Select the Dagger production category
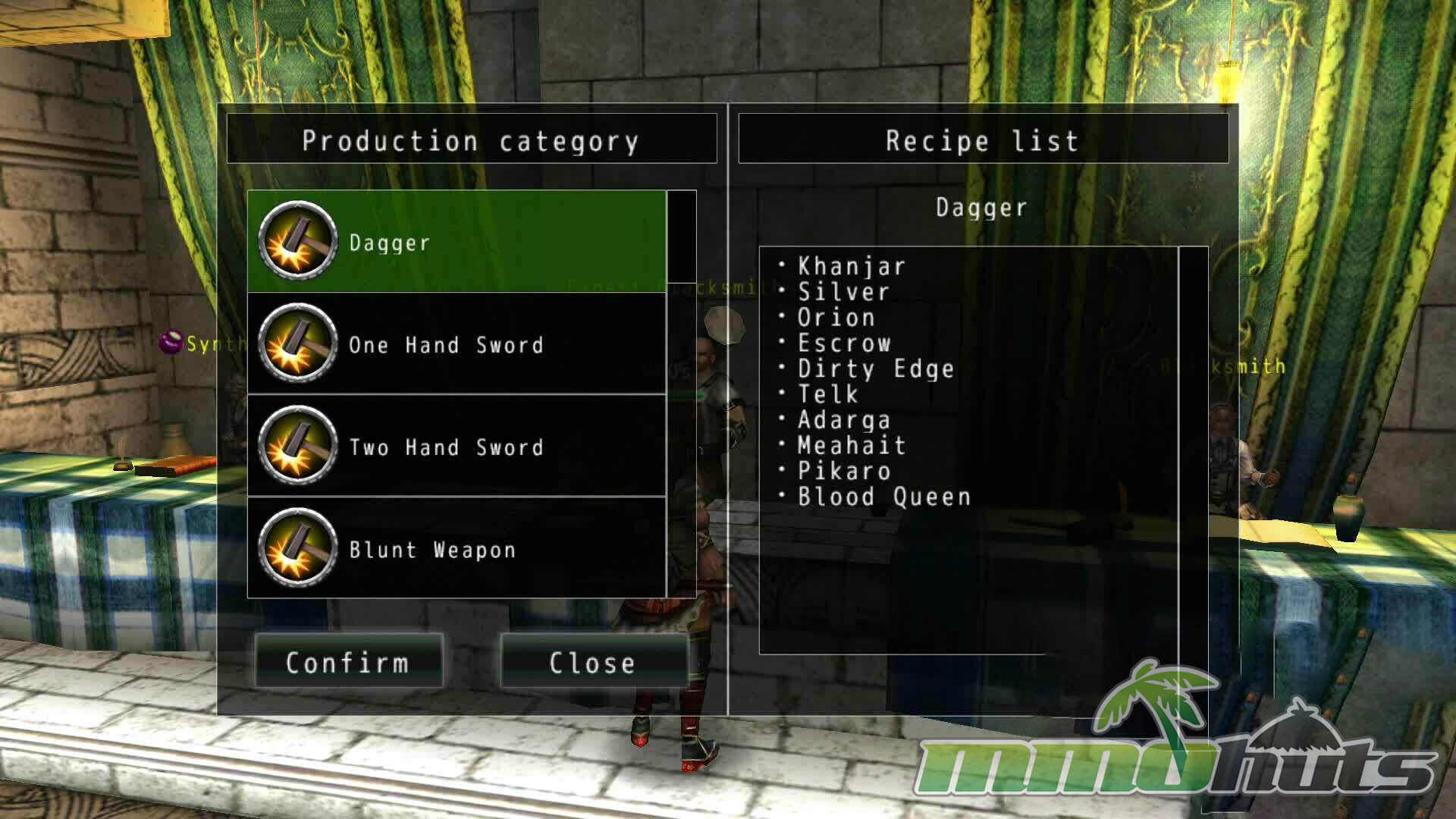Screen dimensions: 1456x819 click(457, 242)
